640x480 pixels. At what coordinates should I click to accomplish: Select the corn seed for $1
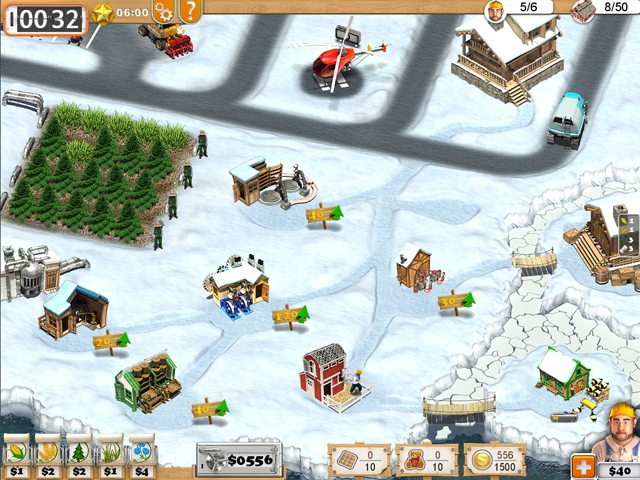click(16, 451)
